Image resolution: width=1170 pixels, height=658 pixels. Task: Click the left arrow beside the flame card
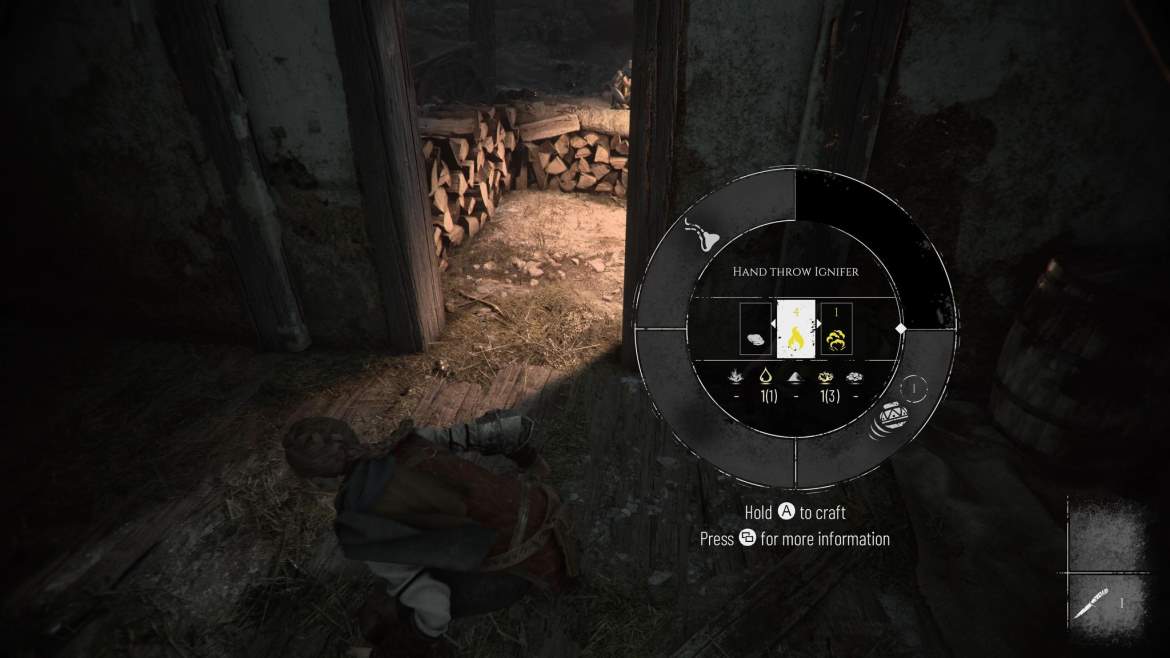773,326
